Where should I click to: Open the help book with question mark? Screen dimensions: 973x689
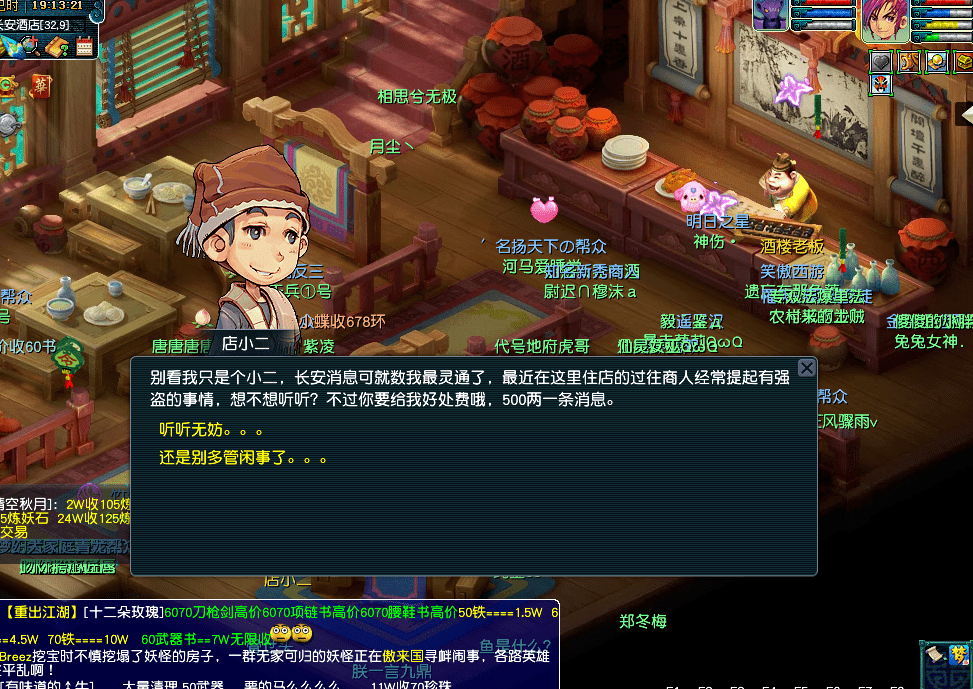click(x=58, y=46)
